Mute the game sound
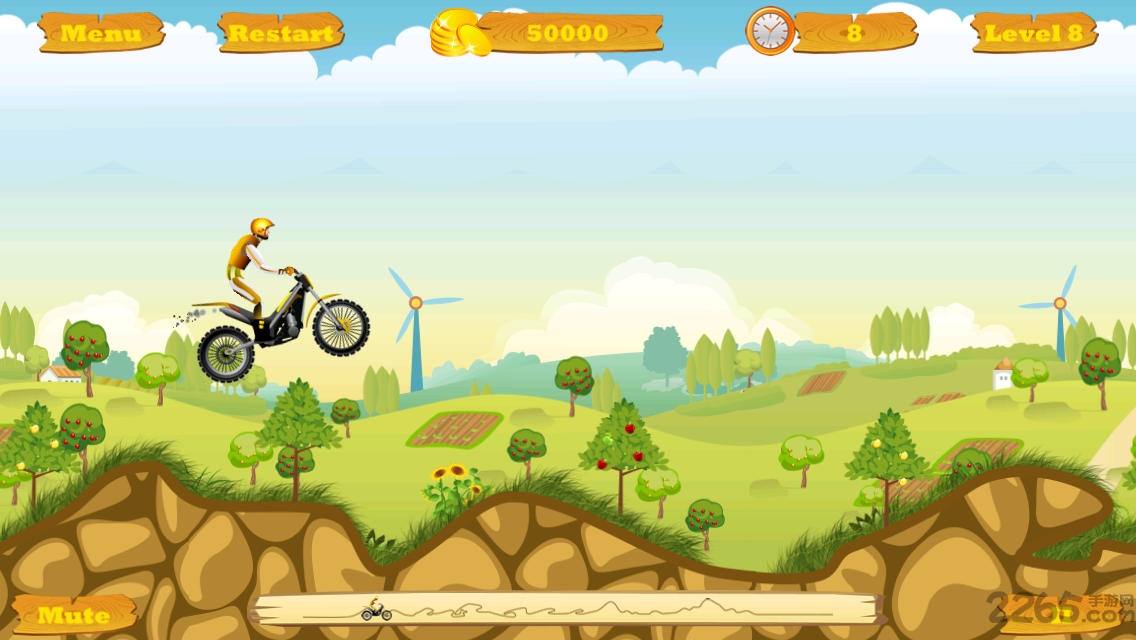1136x640 pixels. tap(74, 614)
